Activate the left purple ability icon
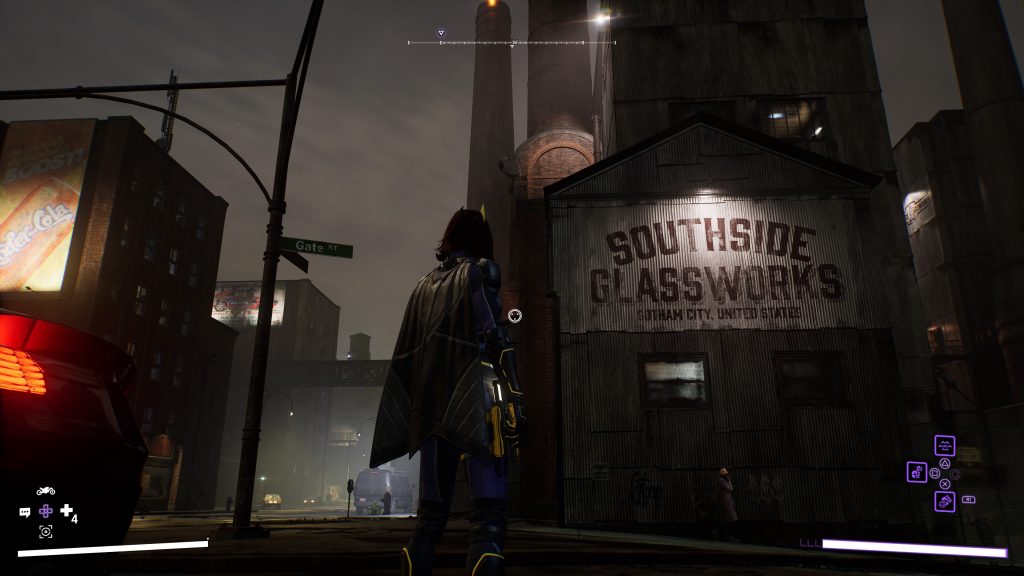The height and width of the screenshot is (576, 1024). tap(916, 472)
